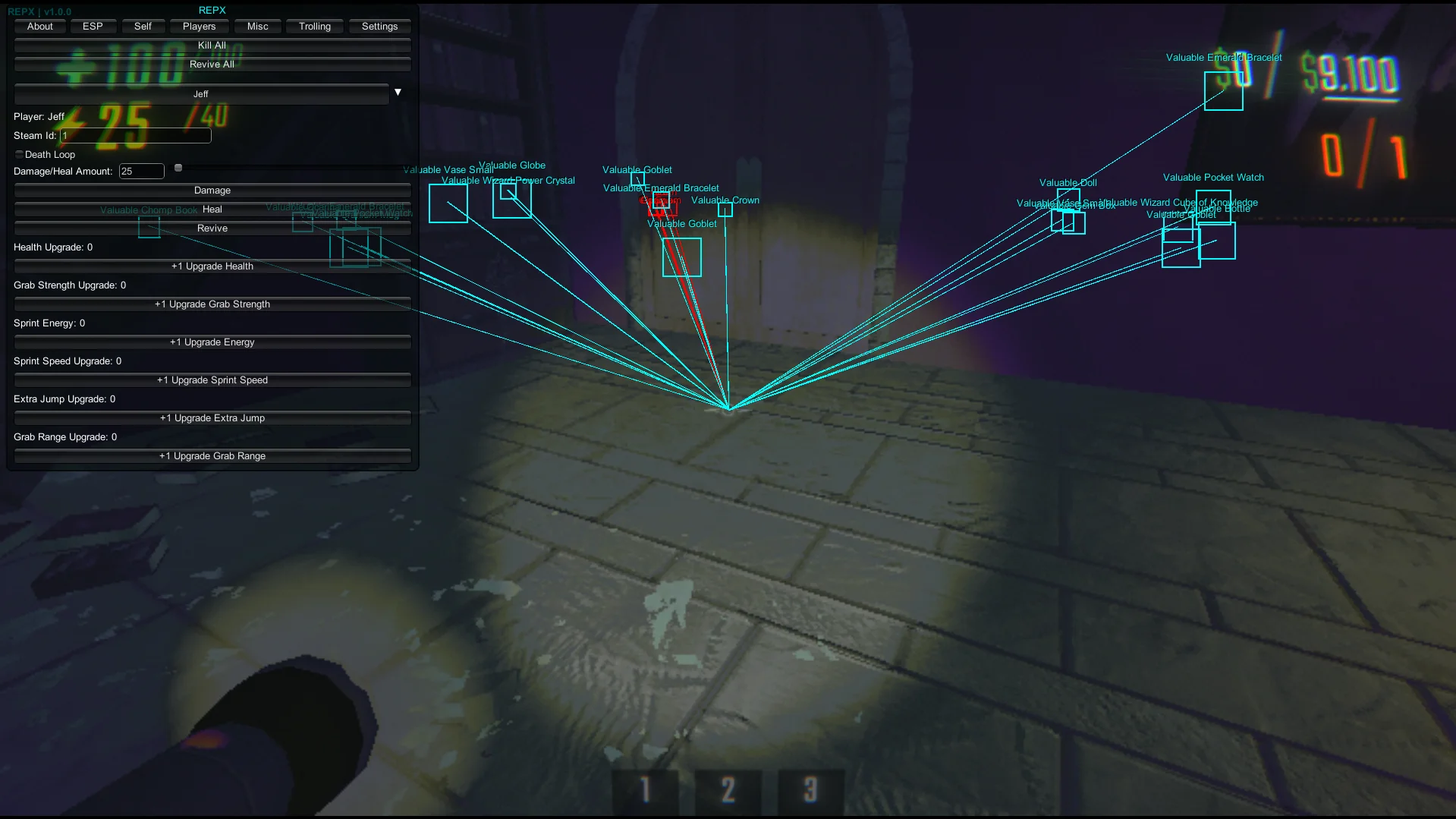
Task: Click +1 Upgrade Grab Range
Action: click(212, 456)
